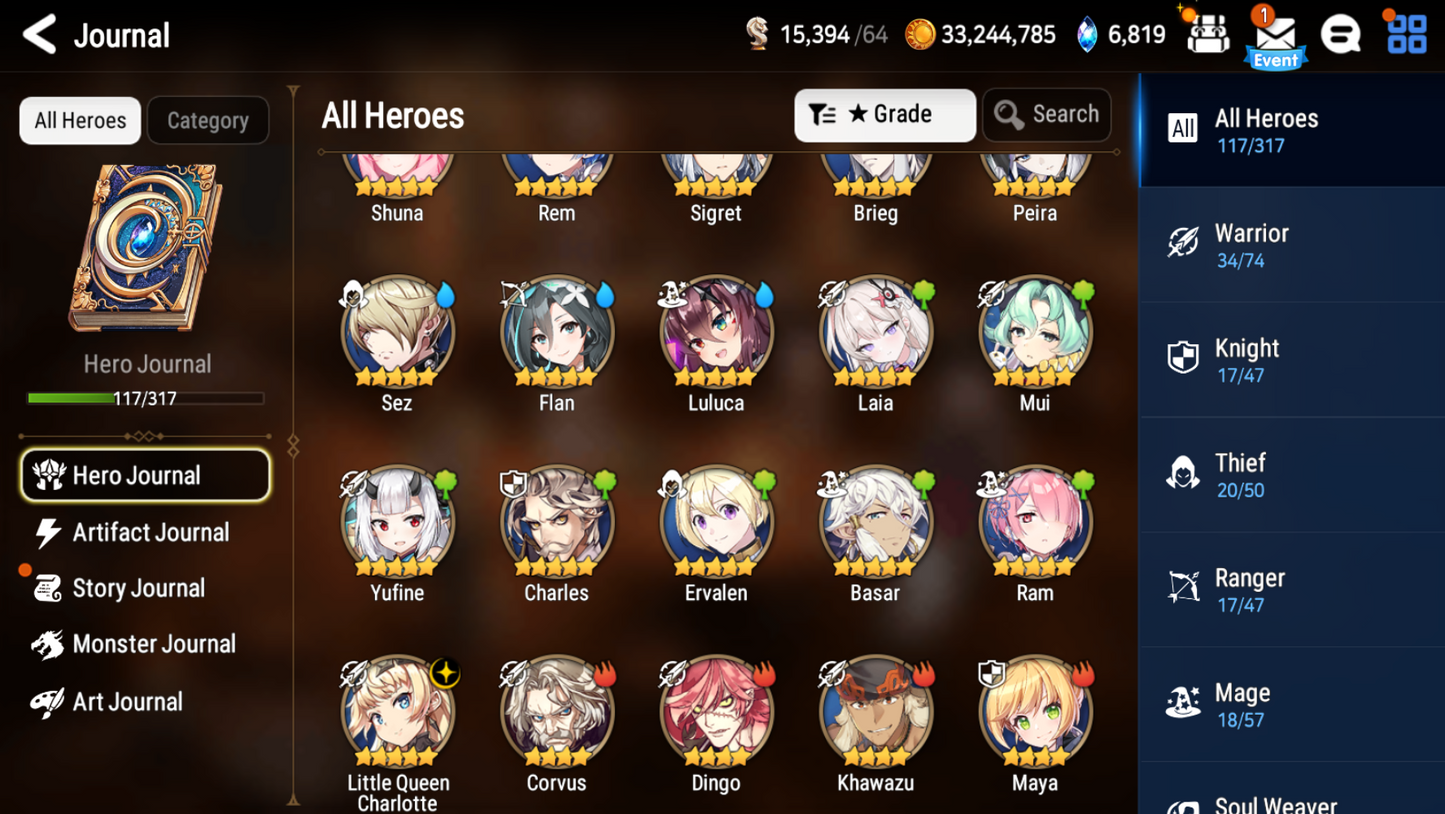Open the loot bag icon near the currencies
1445x814 pixels.
pos(1208,33)
